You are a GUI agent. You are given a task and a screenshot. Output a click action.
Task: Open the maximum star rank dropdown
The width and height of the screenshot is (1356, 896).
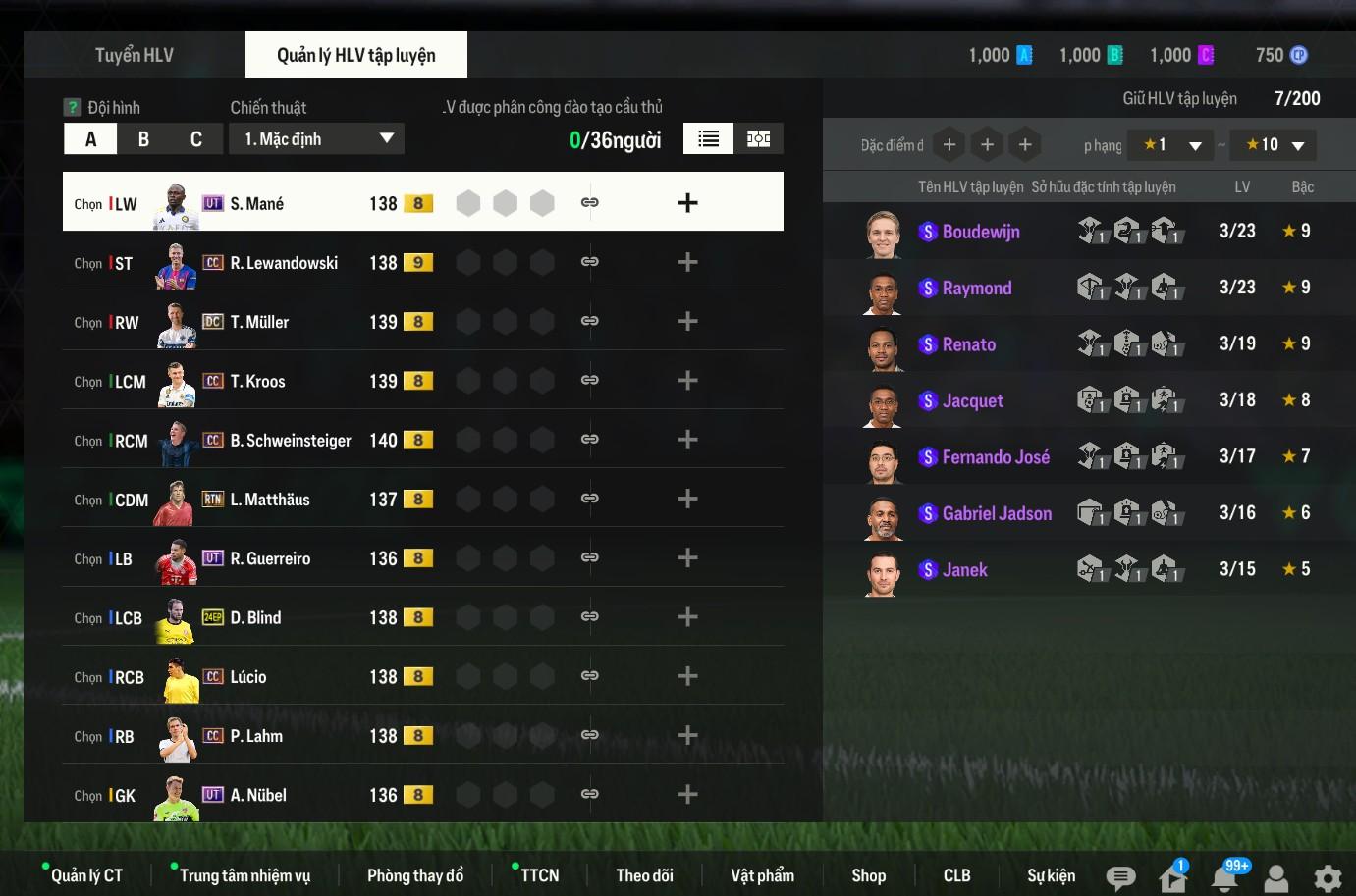[x=1274, y=145]
